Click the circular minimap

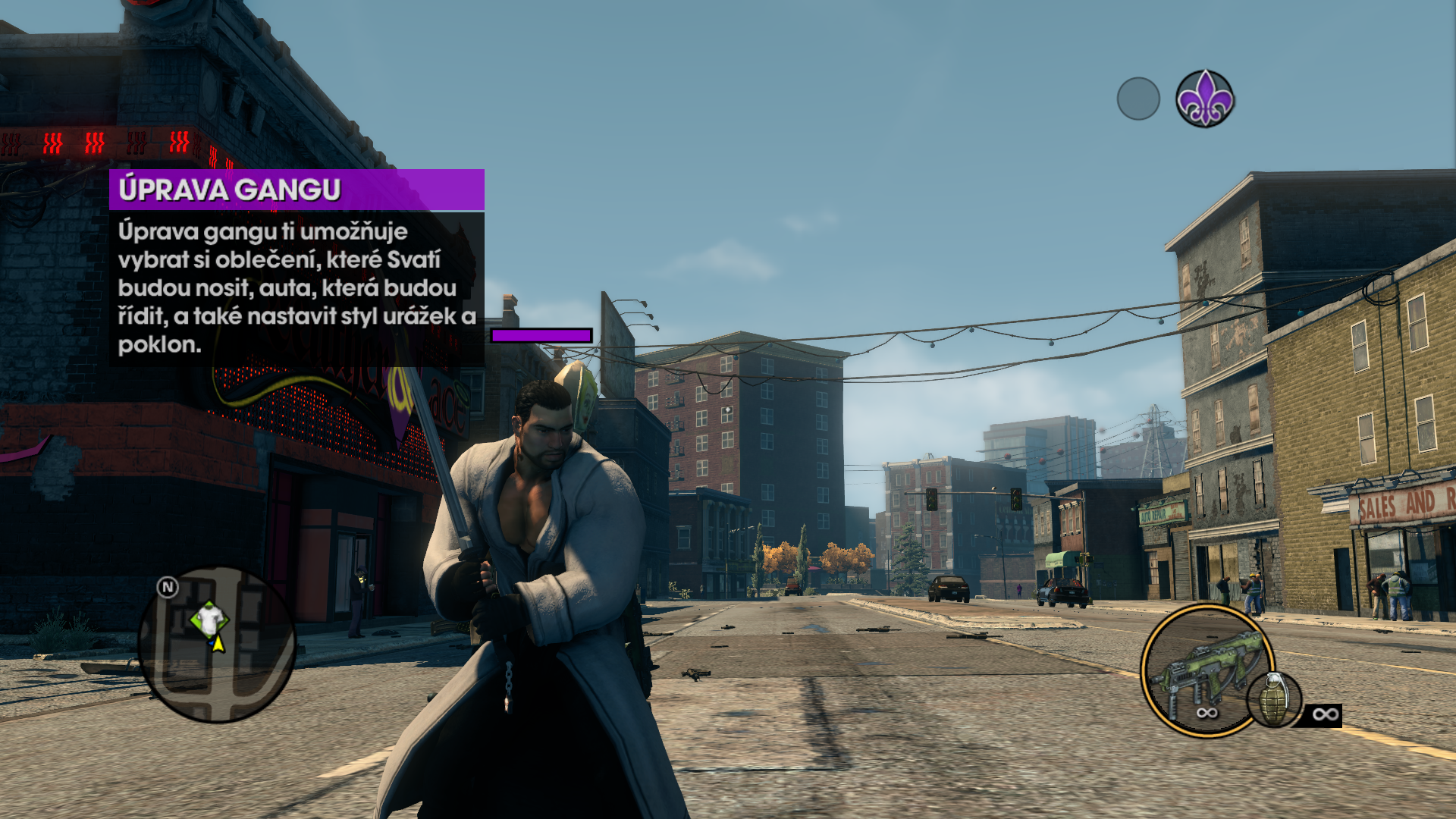217,645
